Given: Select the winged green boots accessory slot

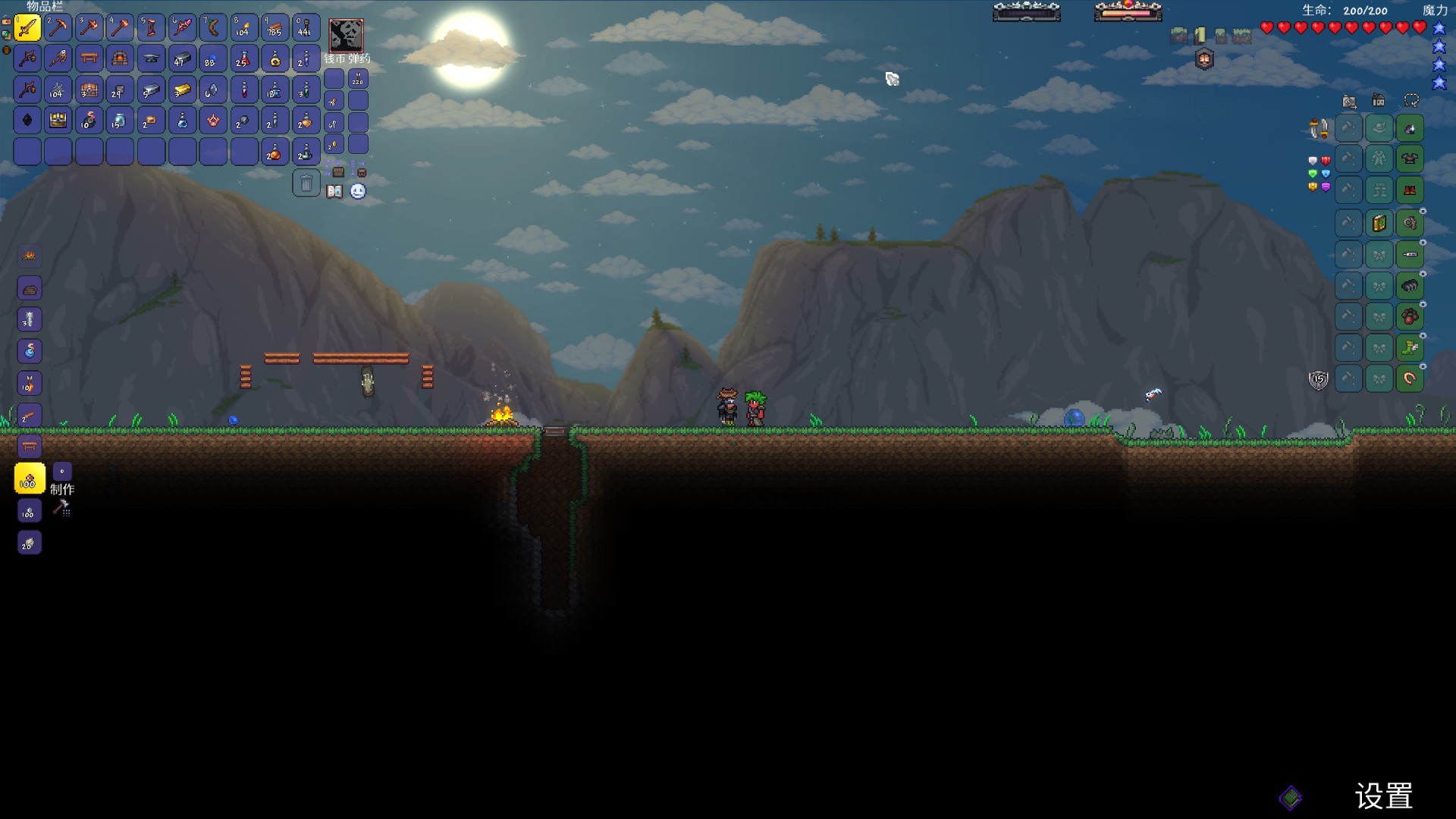Looking at the screenshot, I should [1410, 347].
